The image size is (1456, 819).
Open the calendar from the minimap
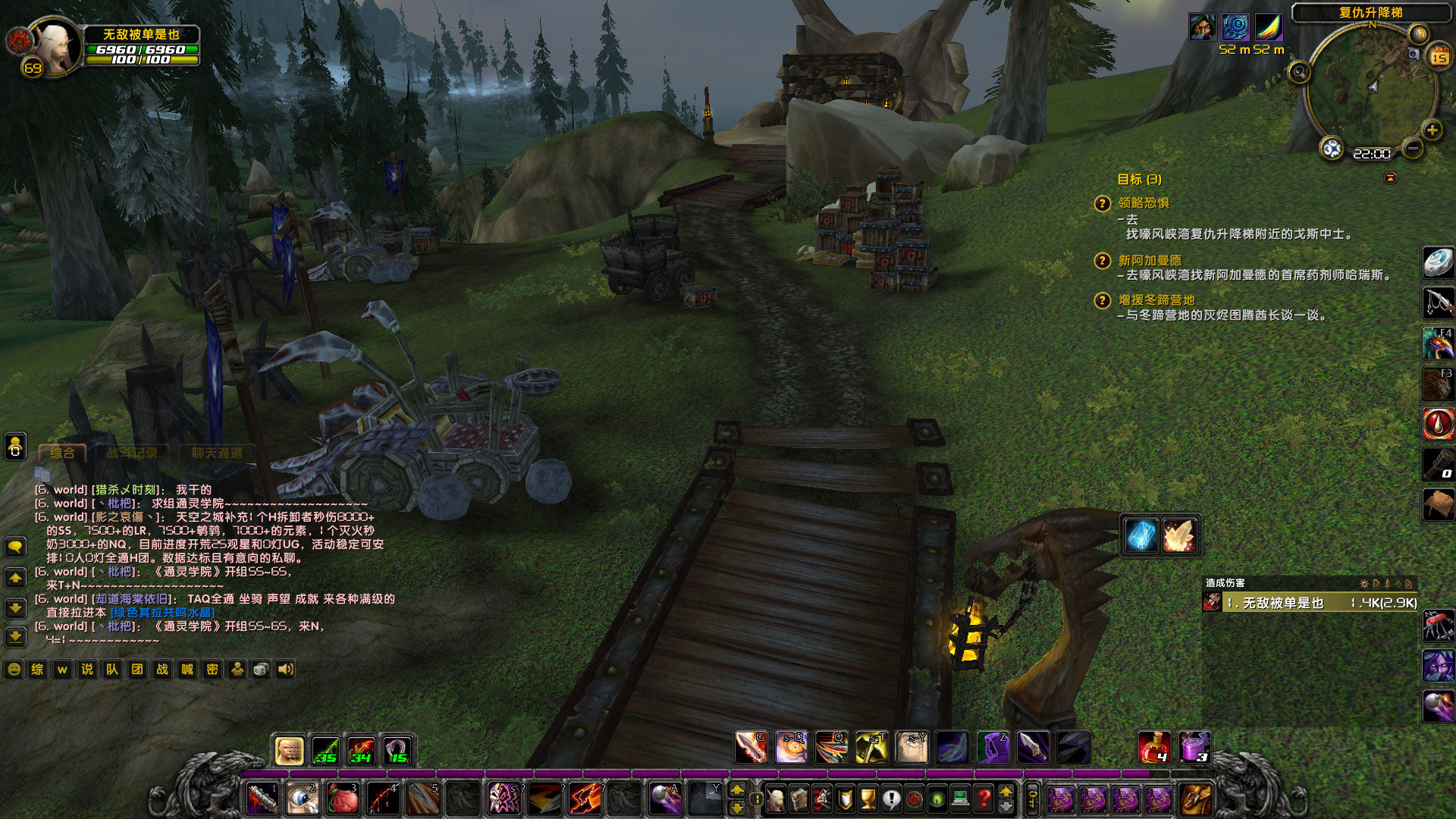[1439, 56]
